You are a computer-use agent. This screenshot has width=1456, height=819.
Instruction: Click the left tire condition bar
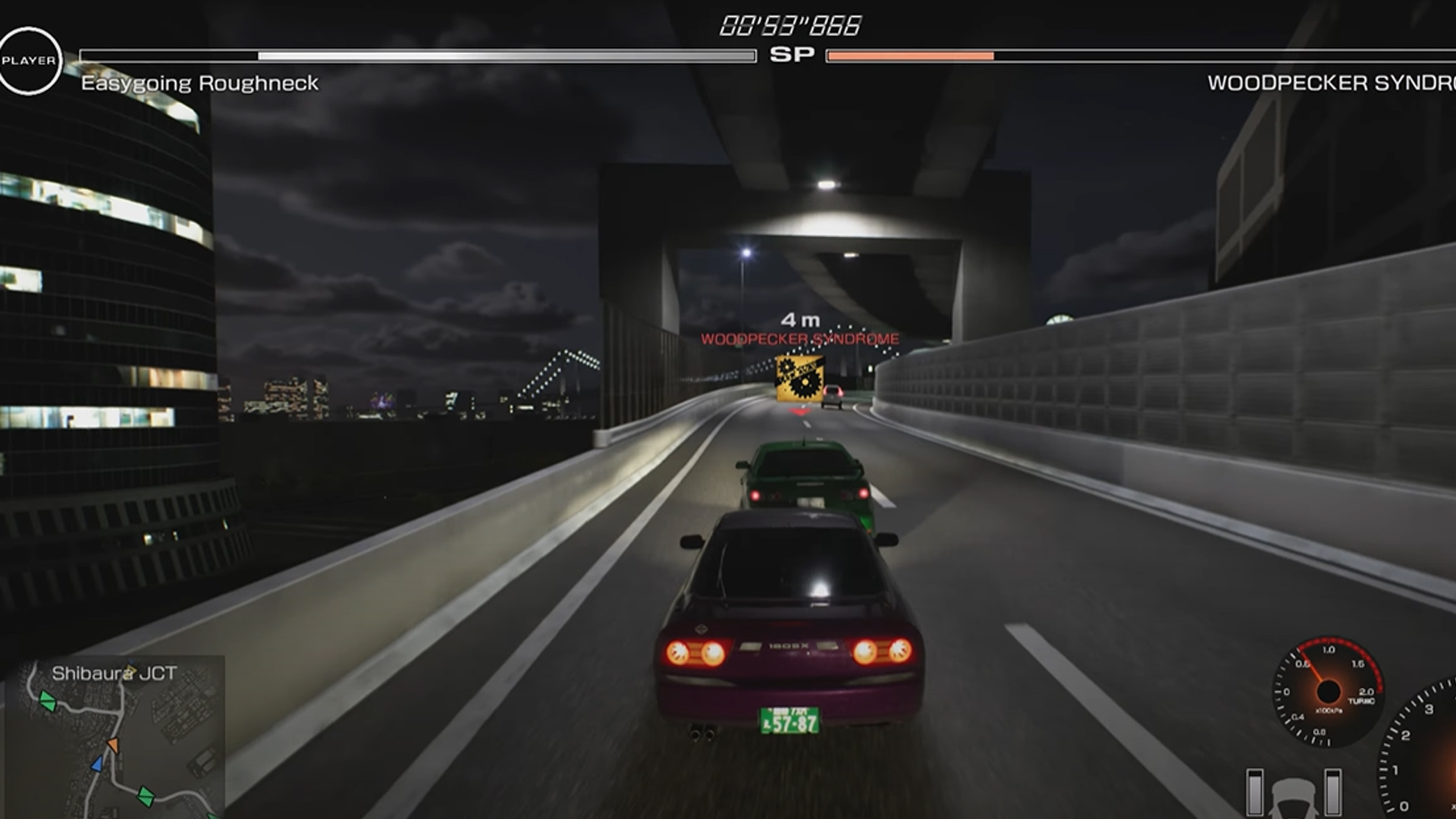(x=1254, y=790)
